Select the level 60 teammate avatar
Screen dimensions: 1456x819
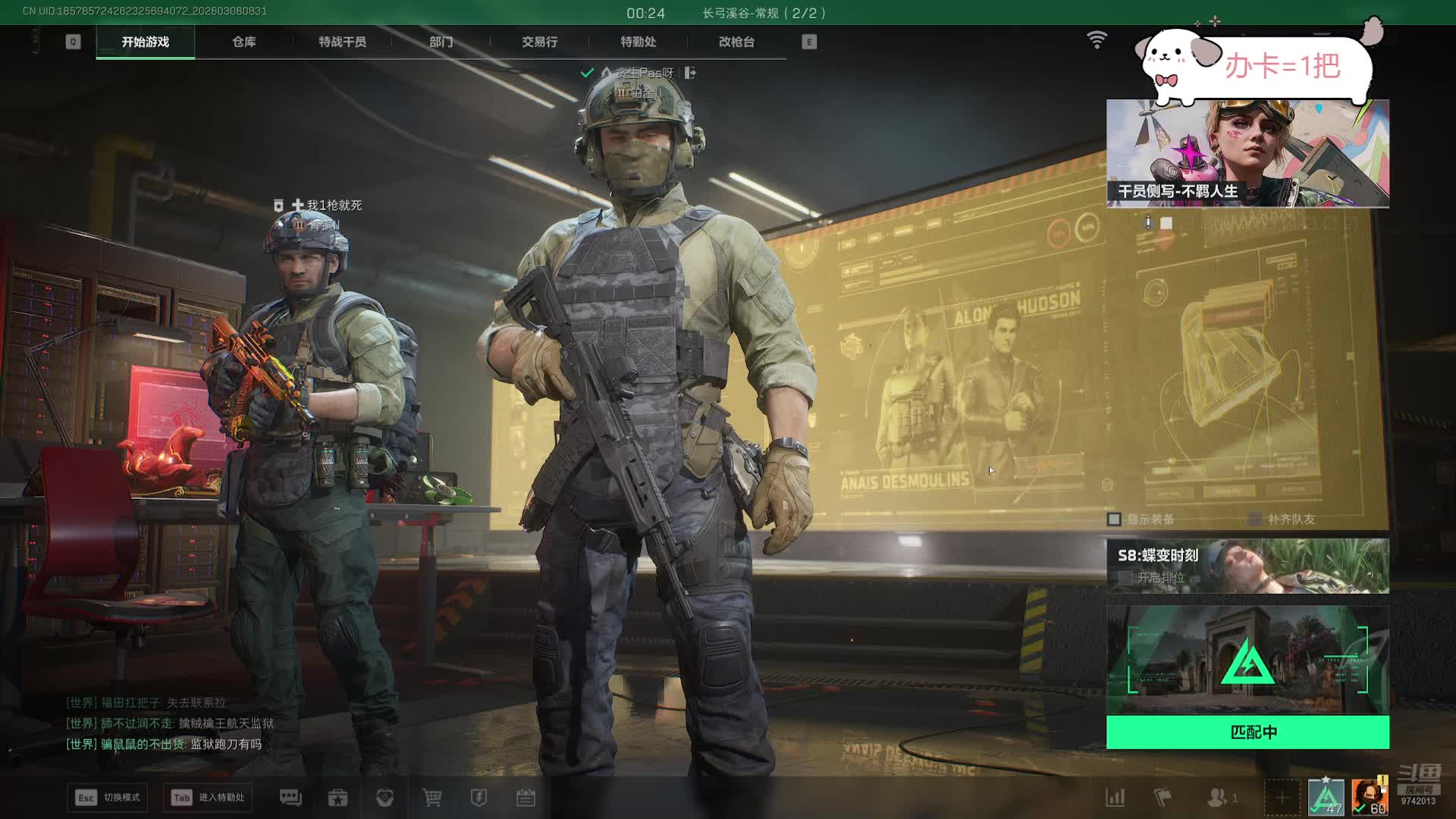click(x=1370, y=796)
